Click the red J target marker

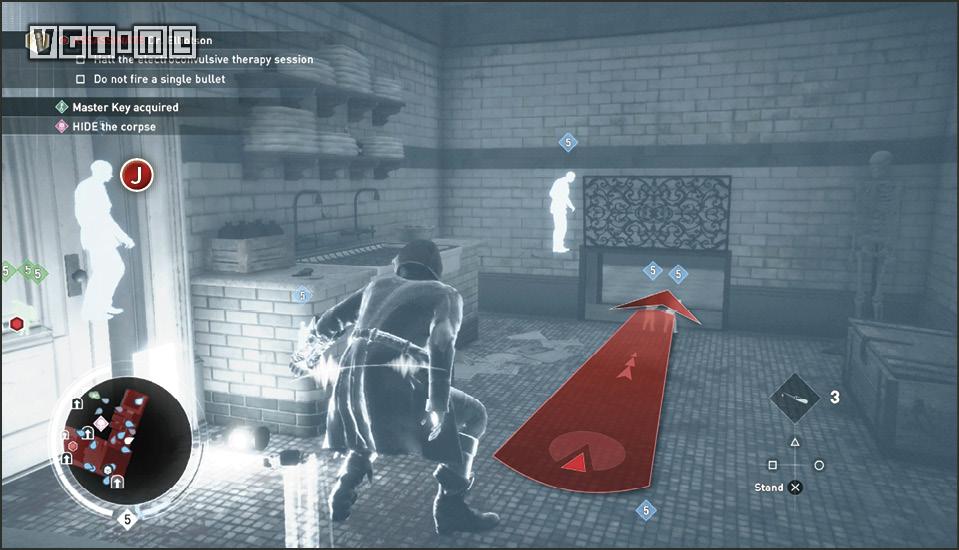click(x=136, y=176)
